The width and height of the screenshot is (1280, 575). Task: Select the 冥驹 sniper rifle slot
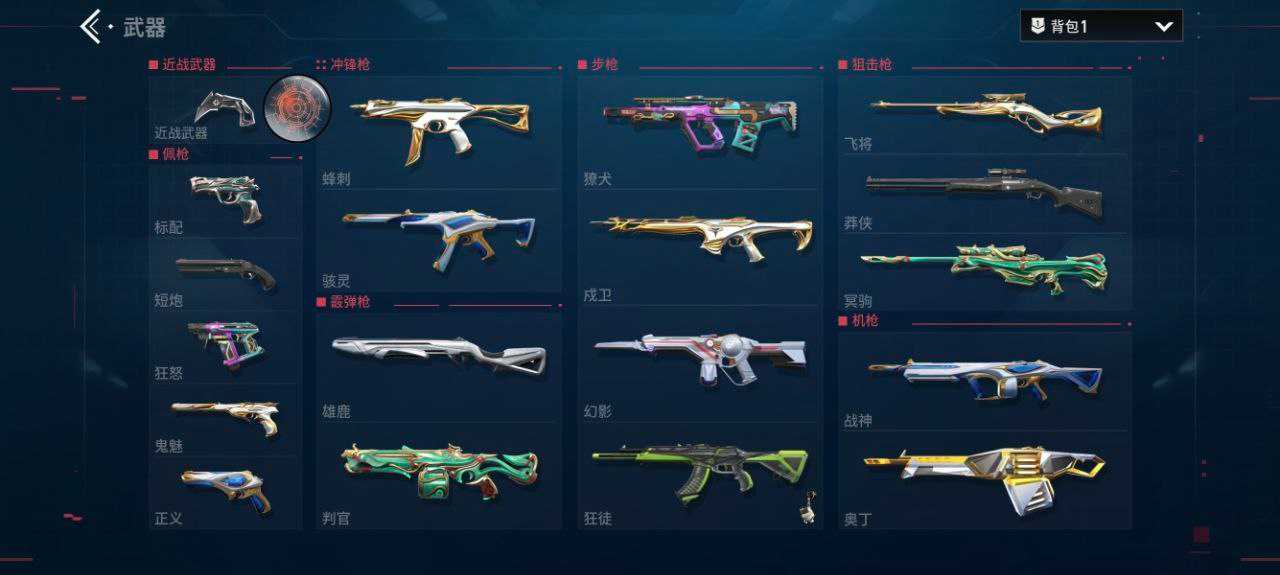click(x=985, y=270)
